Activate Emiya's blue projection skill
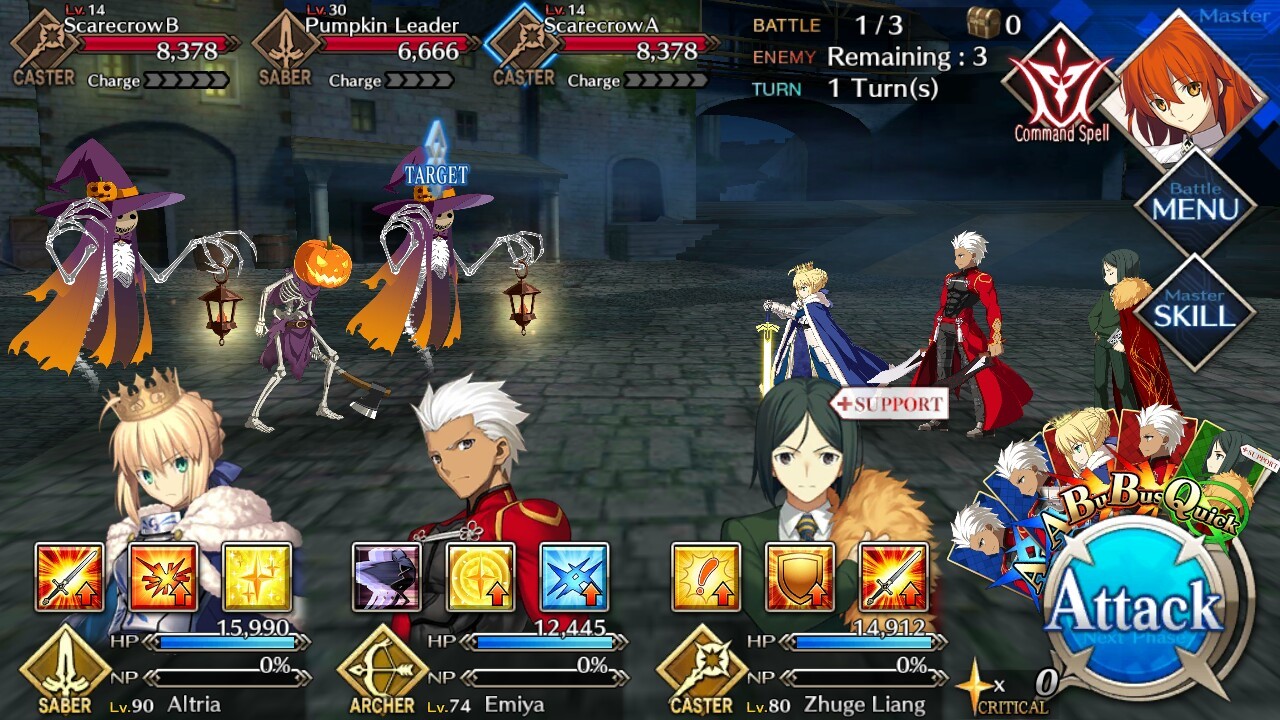This screenshot has height=720, width=1280. click(574, 577)
